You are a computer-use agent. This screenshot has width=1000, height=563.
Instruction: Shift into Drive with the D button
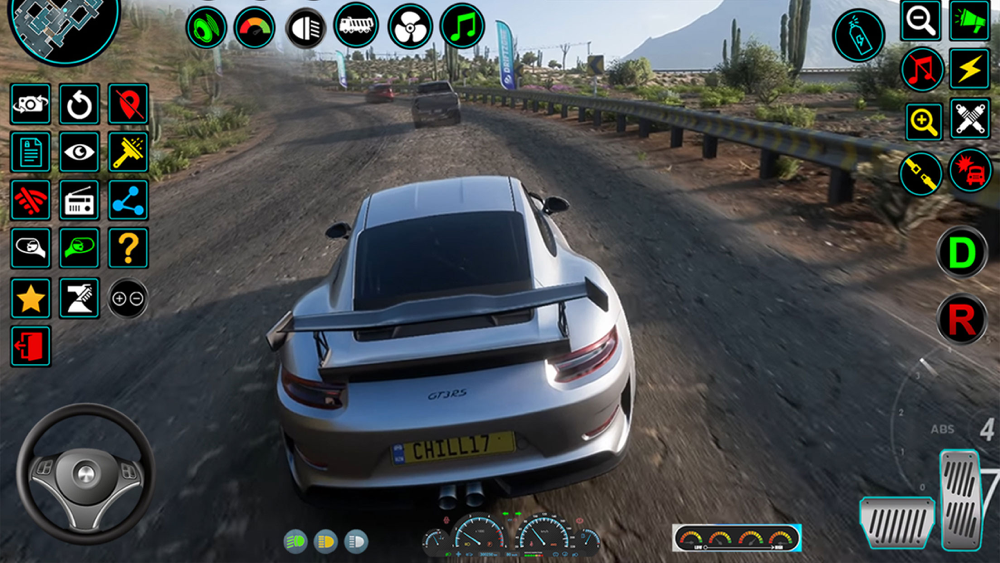click(962, 252)
